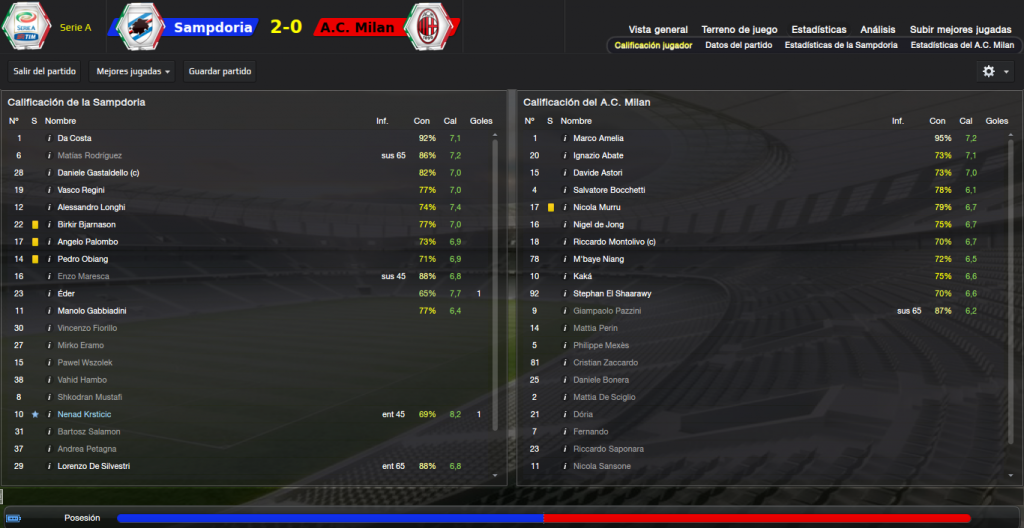Show the Estadísticas tab
This screenshot has height=528, width=1024.
[818, 30]
